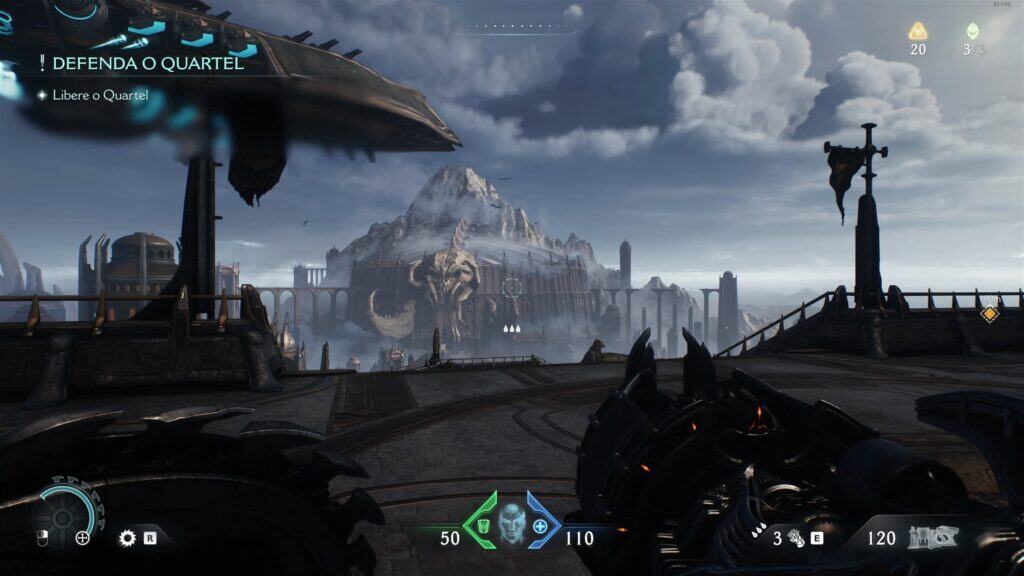The height and width of the screenshot is (576, 1024).
Task: Click the Slayer face portrait
Action: (512, 521)
